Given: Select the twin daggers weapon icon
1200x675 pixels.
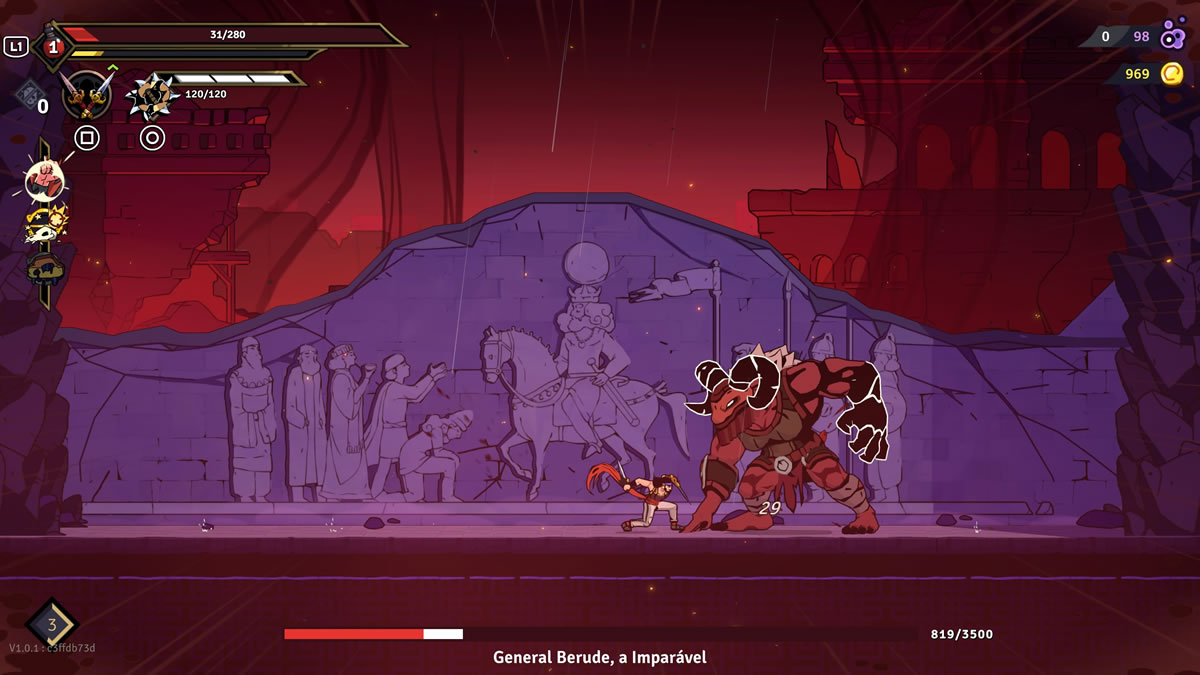Looking at the screenshot, I should click(x=86, y=96).
